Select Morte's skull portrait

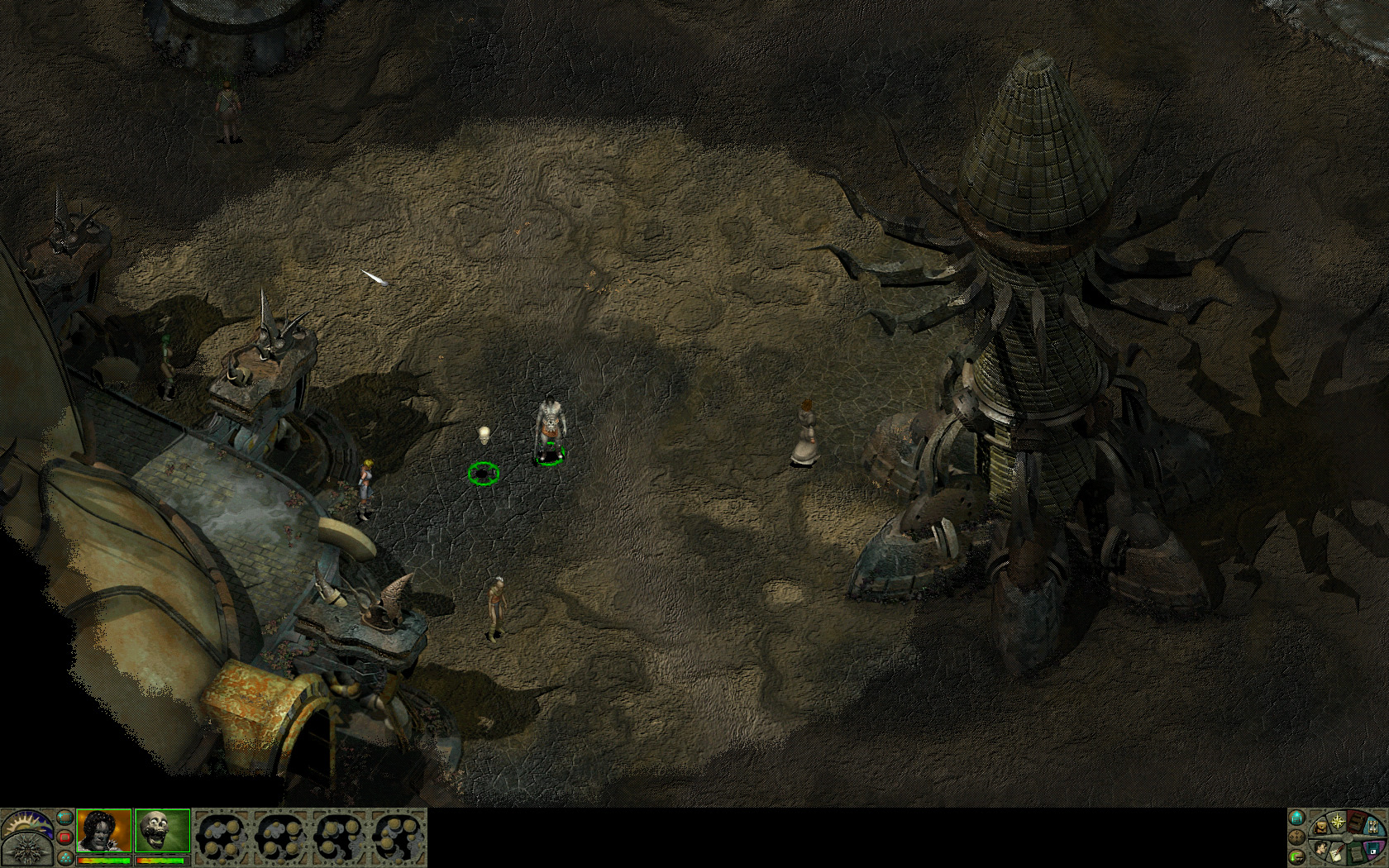(x=163, y=831)
